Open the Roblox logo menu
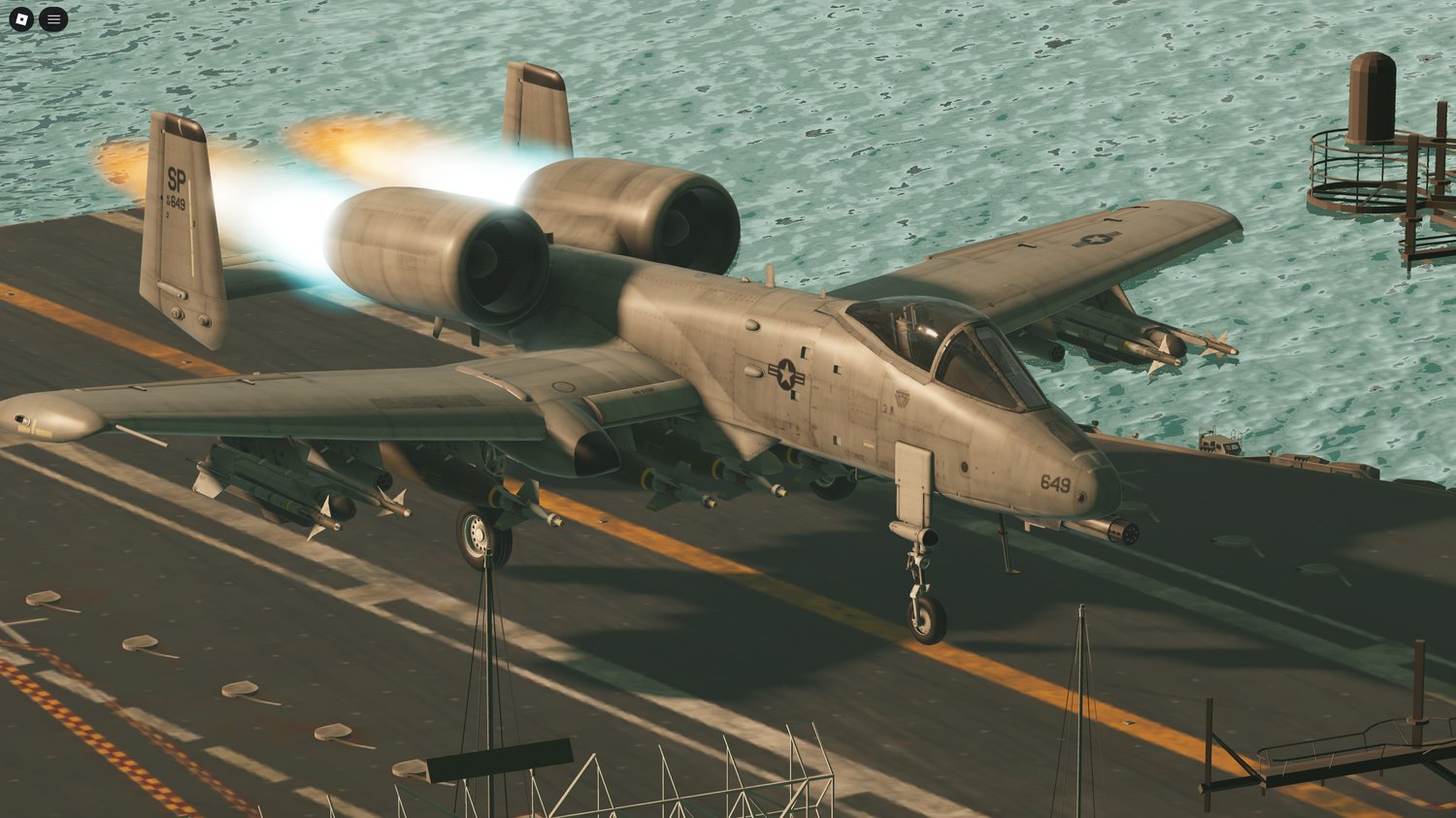 pos(21,18)
